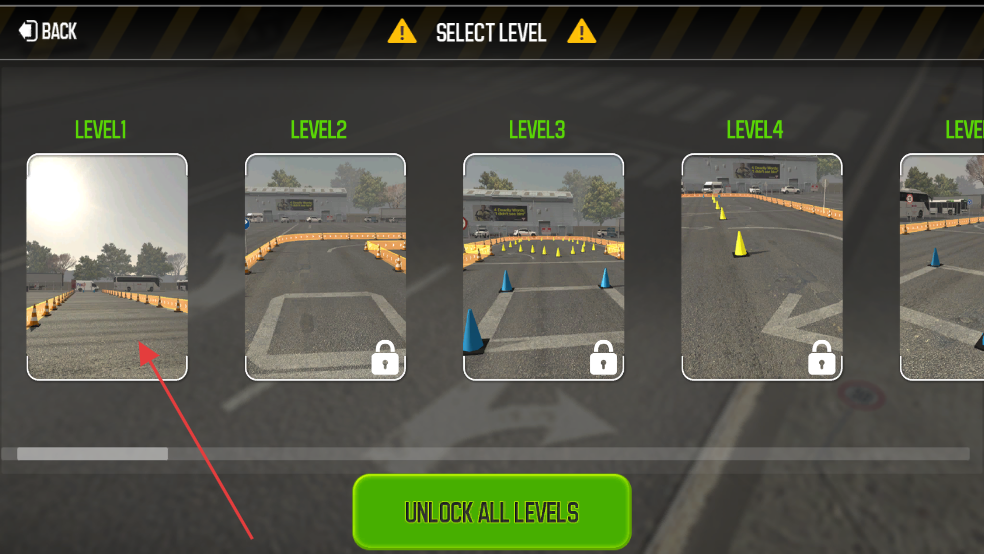984x554 pixels.
Task: Select the Level 1 thumbnail
Action: pyautogui.click(x=107, y=267)
